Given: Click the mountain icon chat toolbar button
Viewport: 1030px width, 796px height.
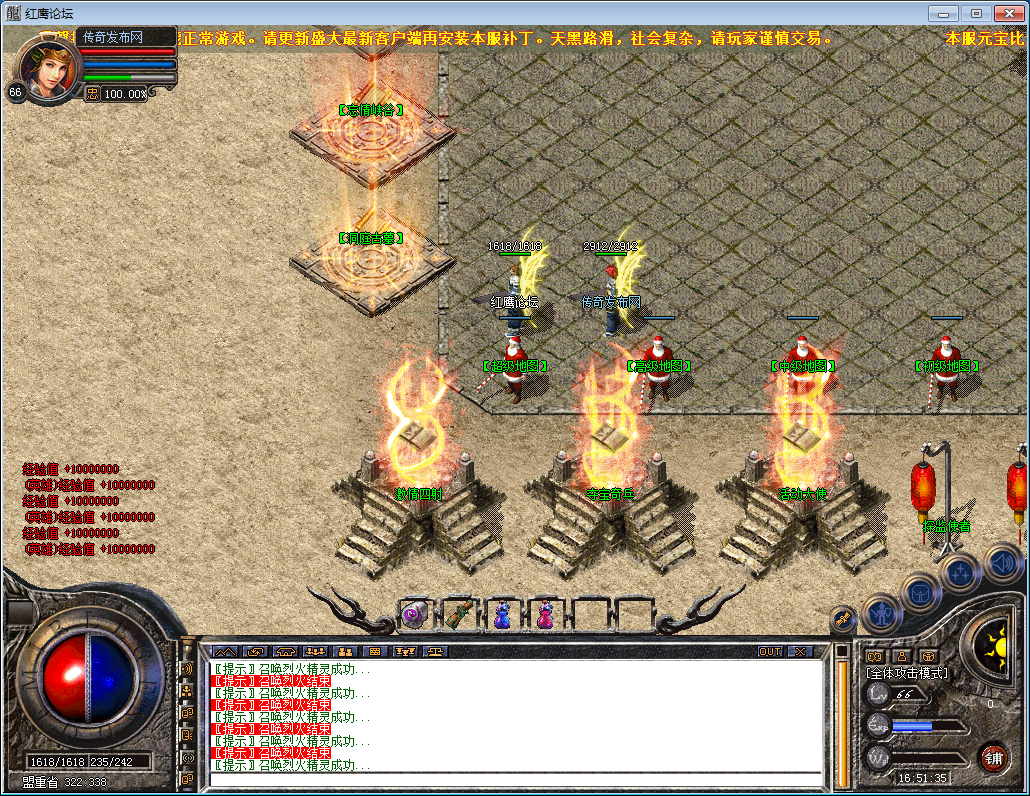Looking at the screenshot, I should 224,651.
